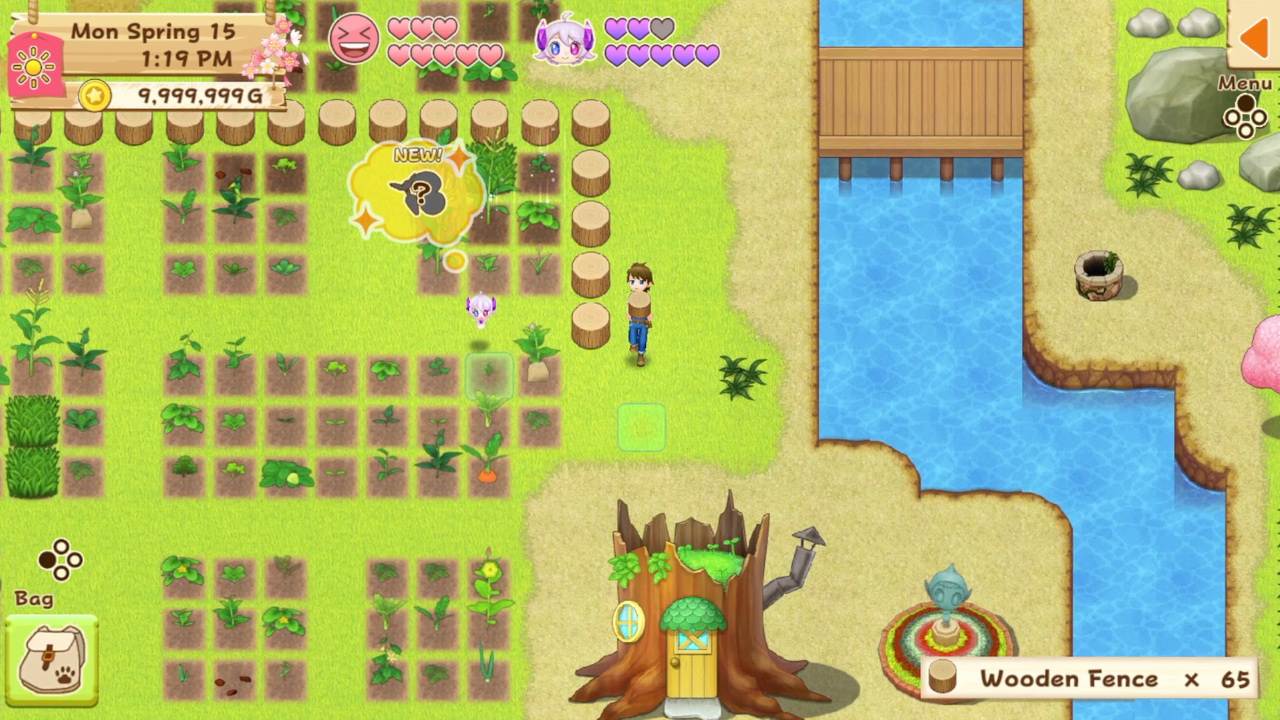Select the highlighted green tile near the player
Screen dimensions: 1280x720
(641, 428)
